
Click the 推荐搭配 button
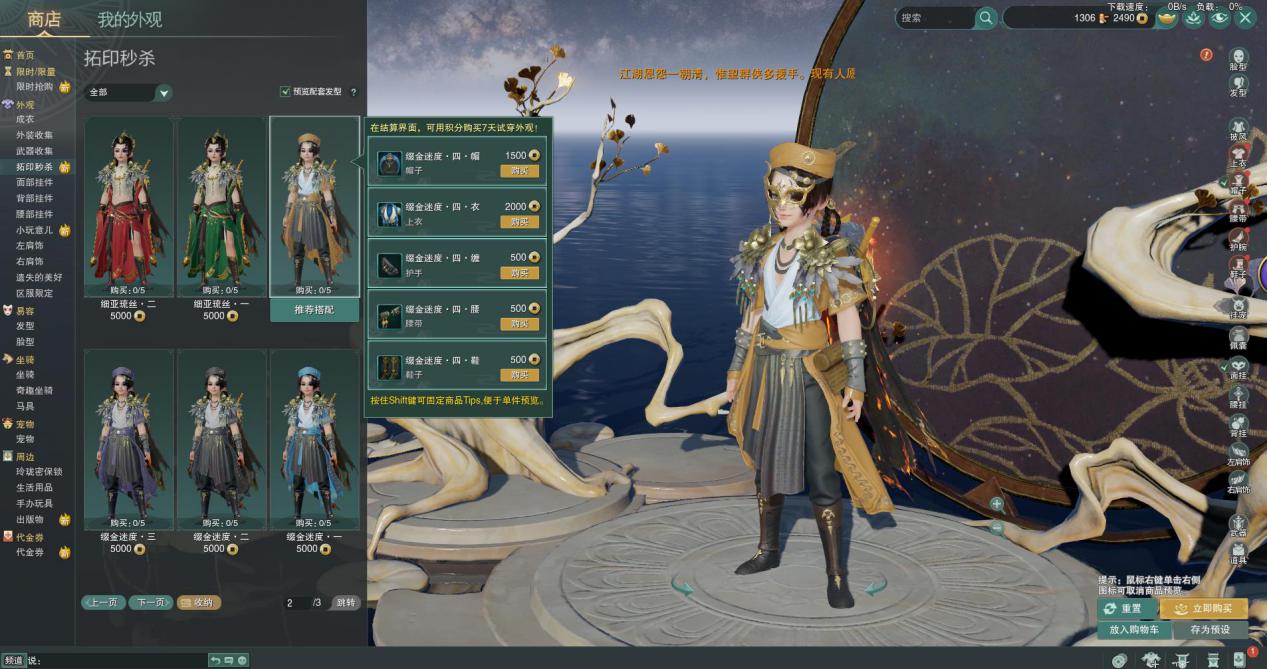coord(314,310)
